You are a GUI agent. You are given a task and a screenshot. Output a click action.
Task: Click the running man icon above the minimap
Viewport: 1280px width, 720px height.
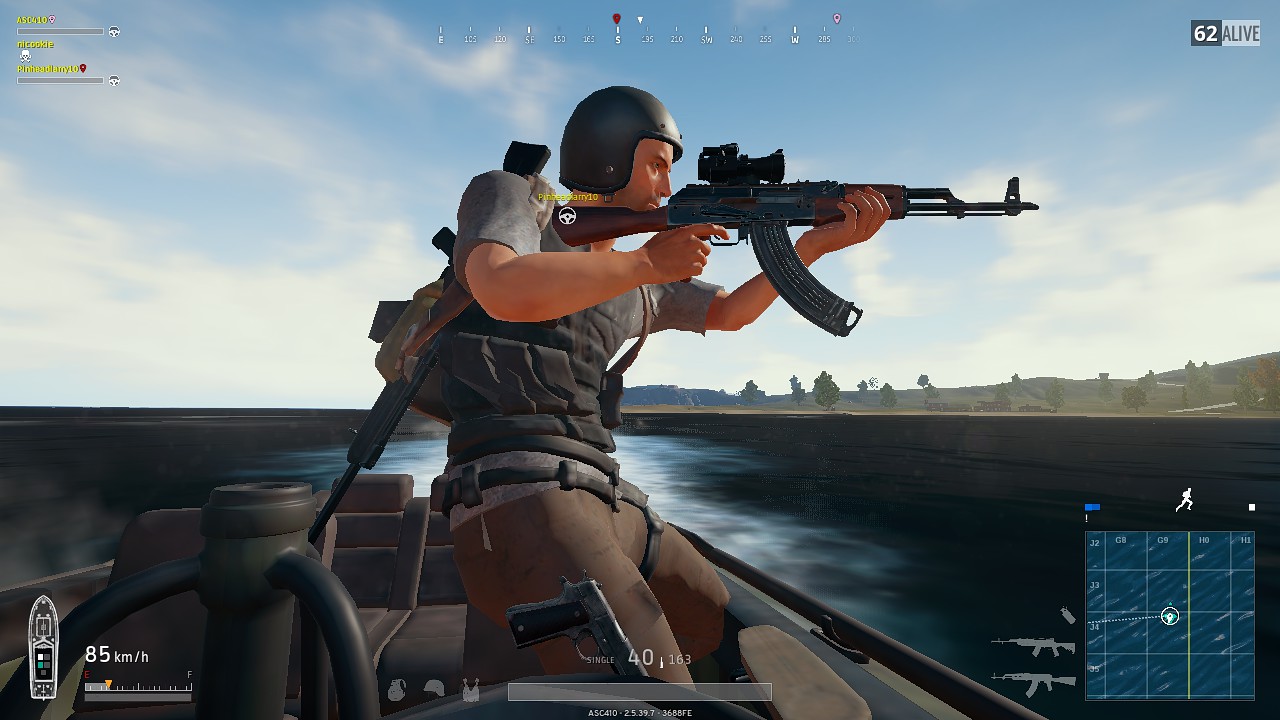pyautogui.click(x=1185, y=500)
